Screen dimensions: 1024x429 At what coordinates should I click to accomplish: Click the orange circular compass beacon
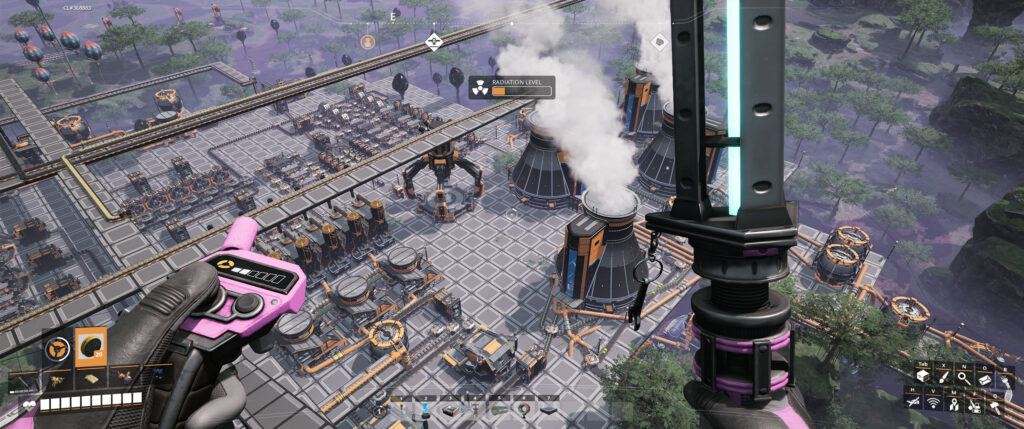coord(368,42)
